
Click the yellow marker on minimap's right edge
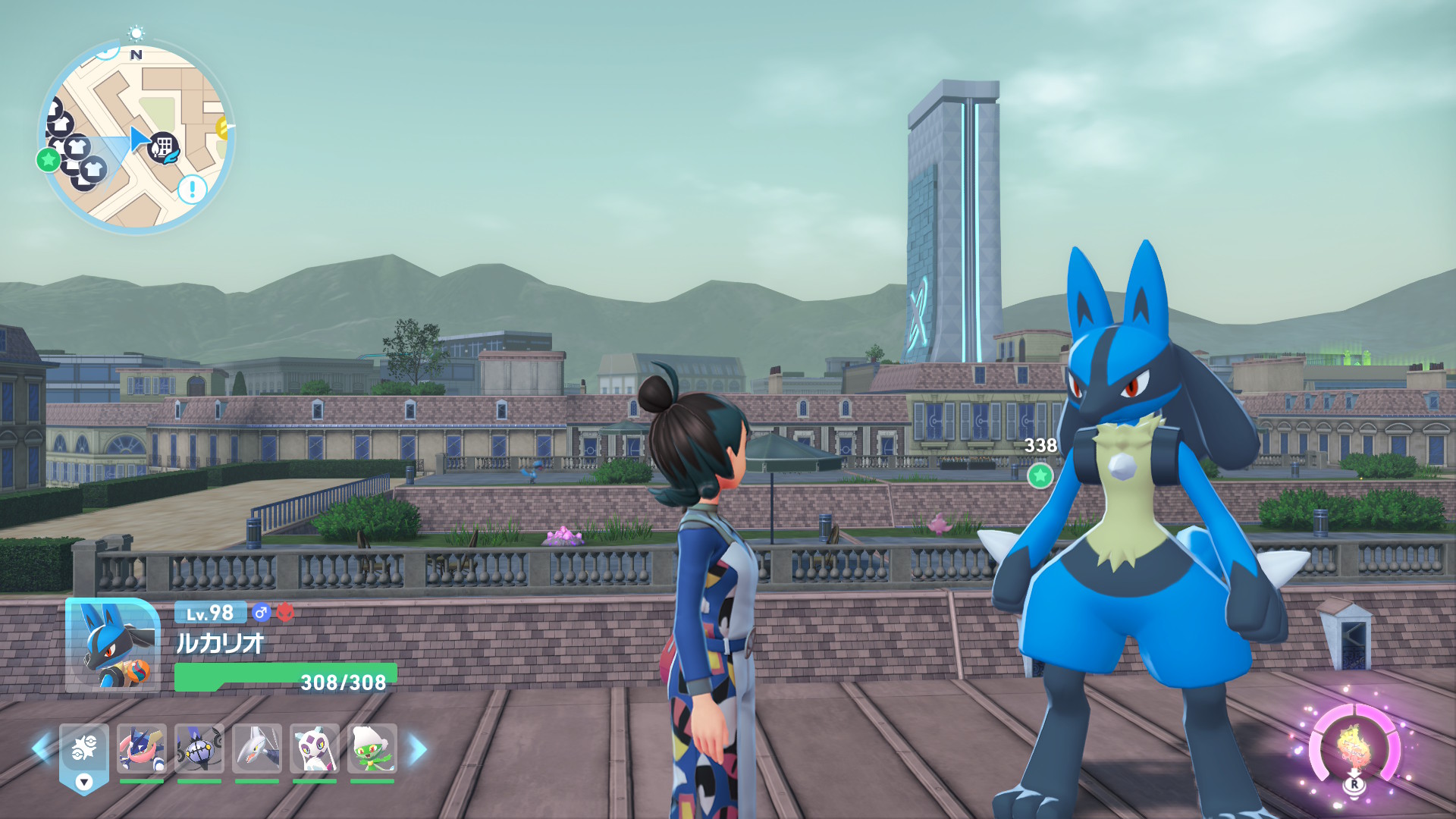coord(223,127)
